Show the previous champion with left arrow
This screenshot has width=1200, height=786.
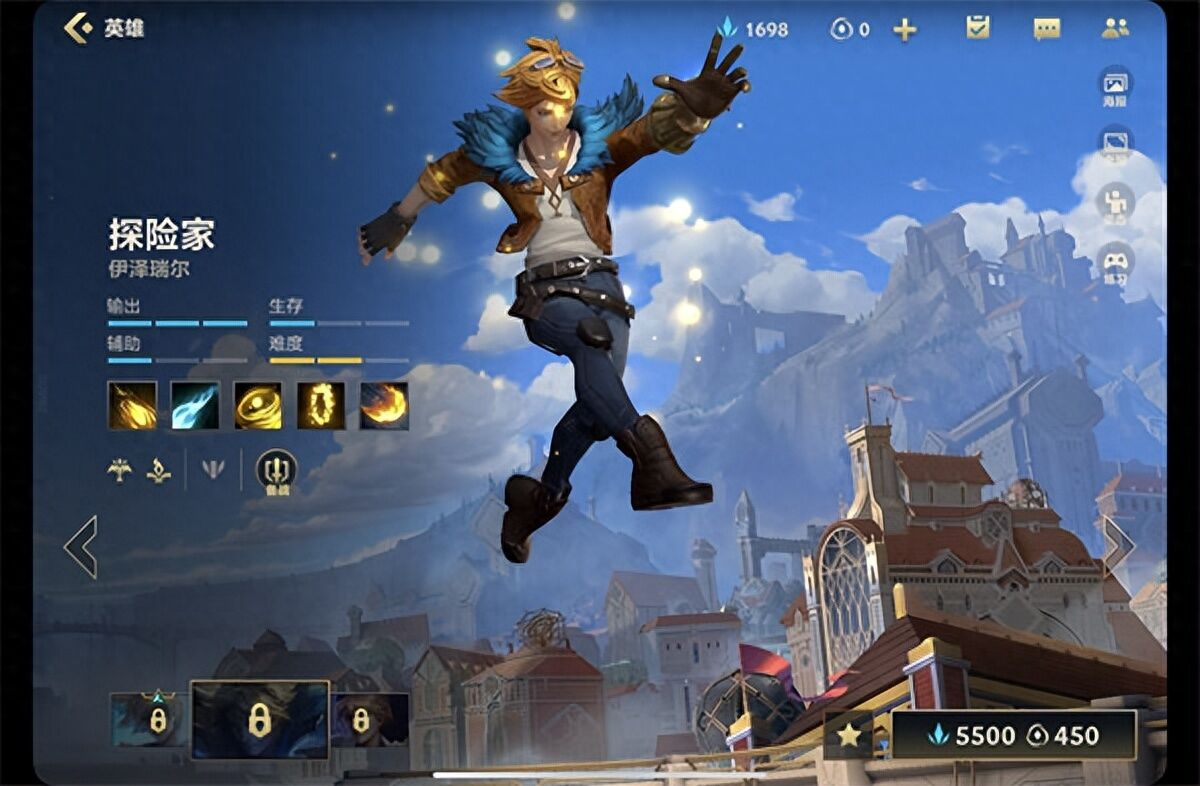click(81, 547)
